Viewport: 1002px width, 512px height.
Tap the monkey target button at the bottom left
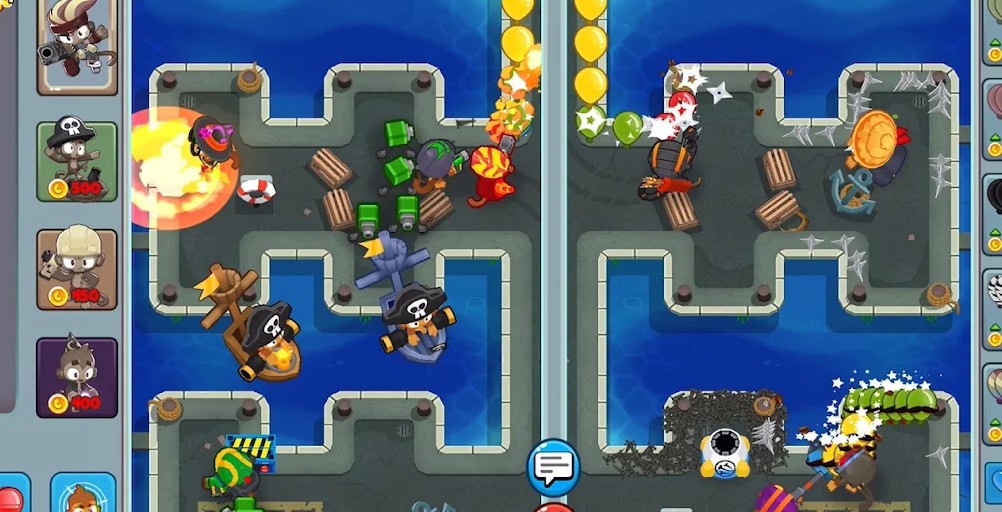pos(82,494)
